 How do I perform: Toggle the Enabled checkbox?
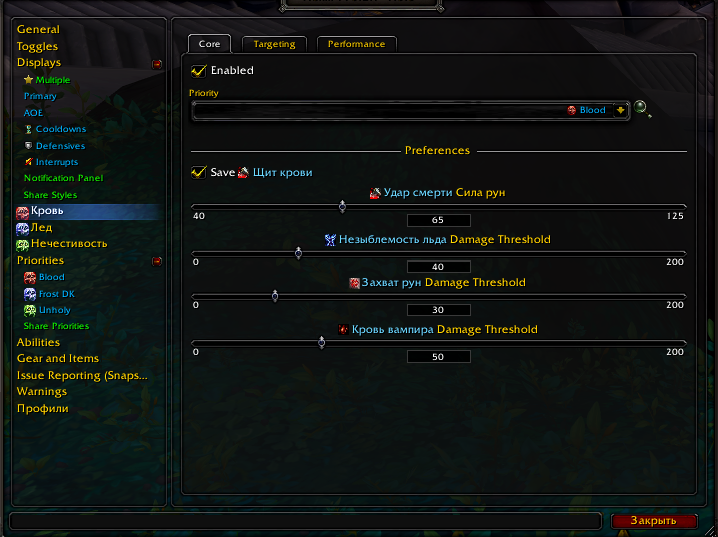click(x=199, y=71)
